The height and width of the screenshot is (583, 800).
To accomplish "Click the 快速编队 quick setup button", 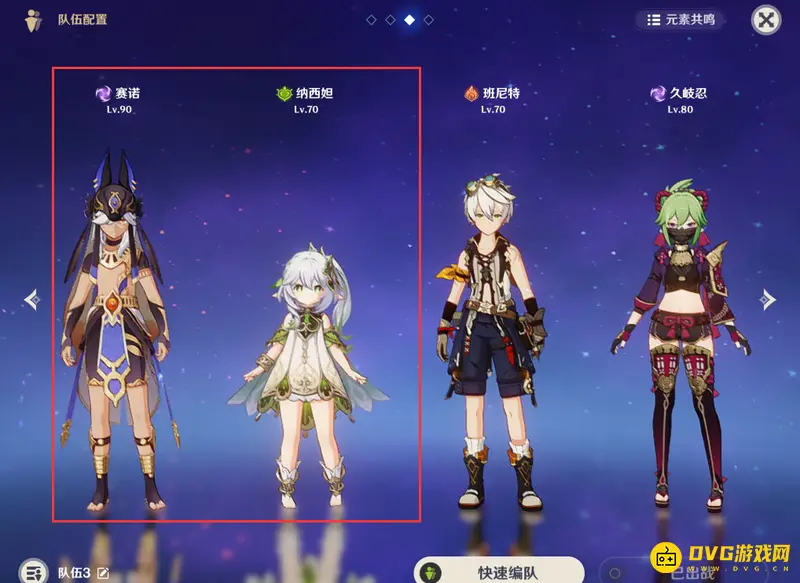I will [x=498, y=572].
